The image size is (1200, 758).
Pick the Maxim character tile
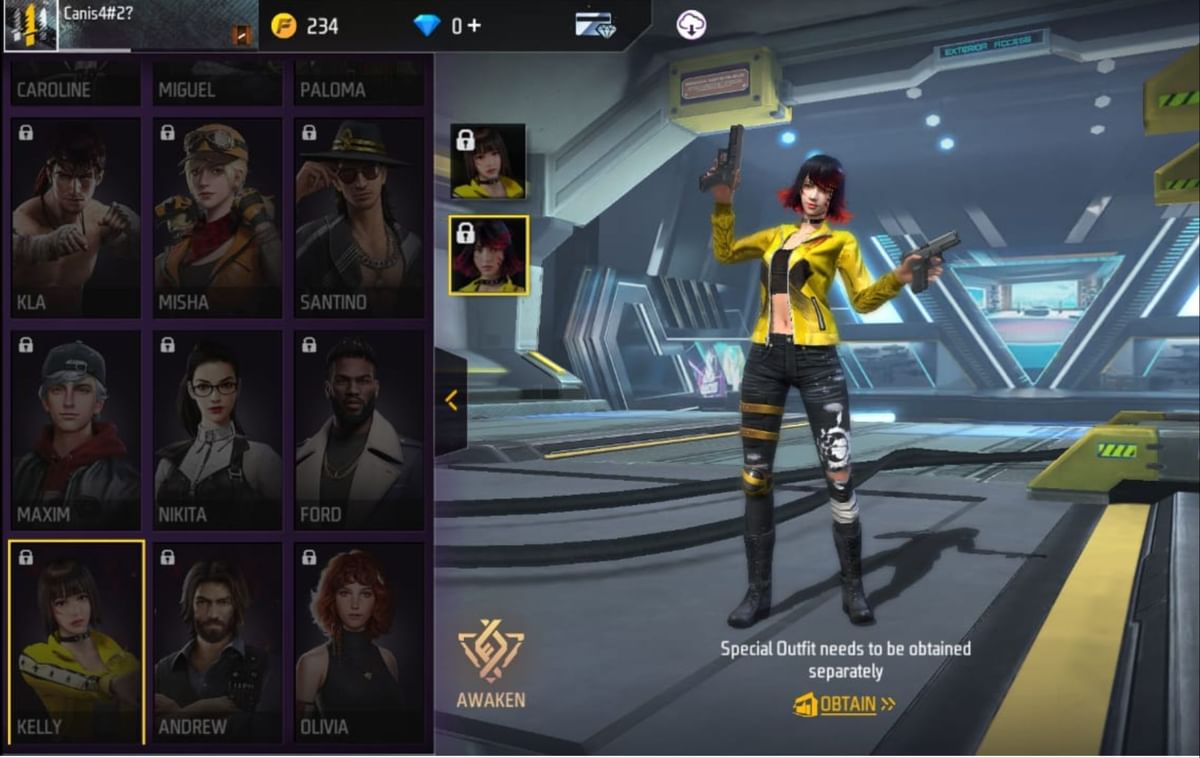pyautogui.click(x=76, y=430)
